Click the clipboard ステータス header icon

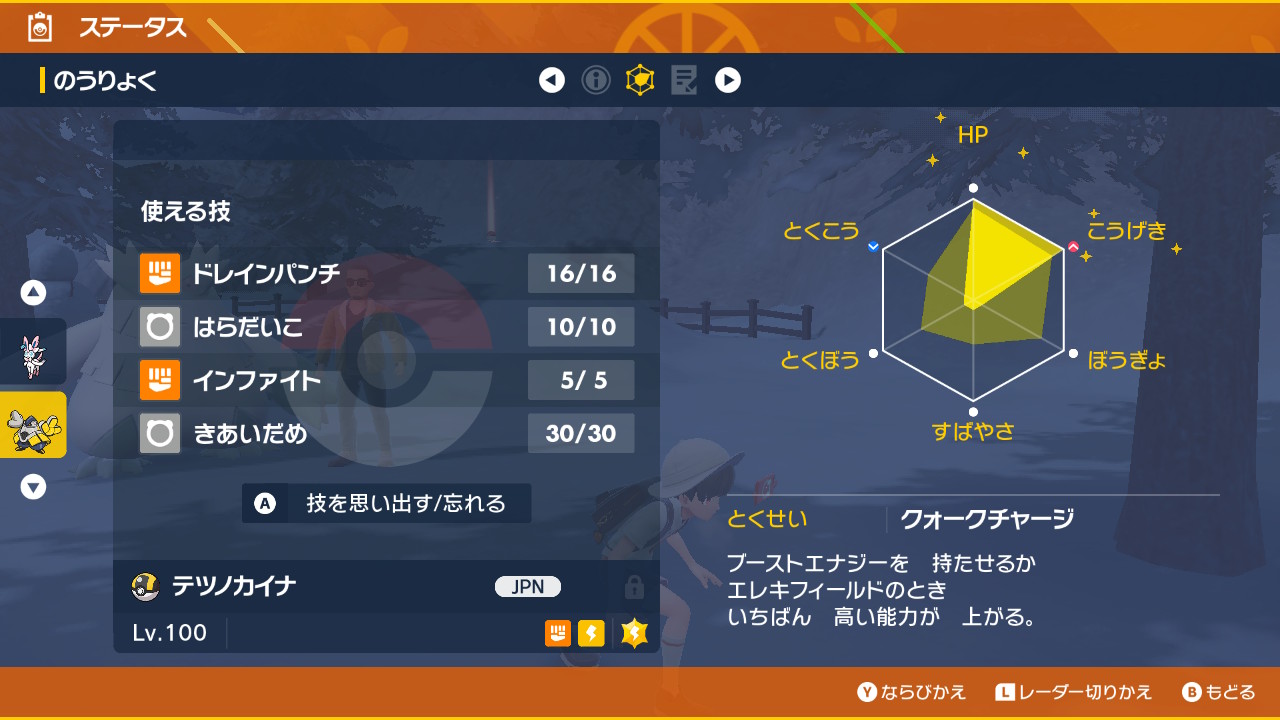coord(39,28)
